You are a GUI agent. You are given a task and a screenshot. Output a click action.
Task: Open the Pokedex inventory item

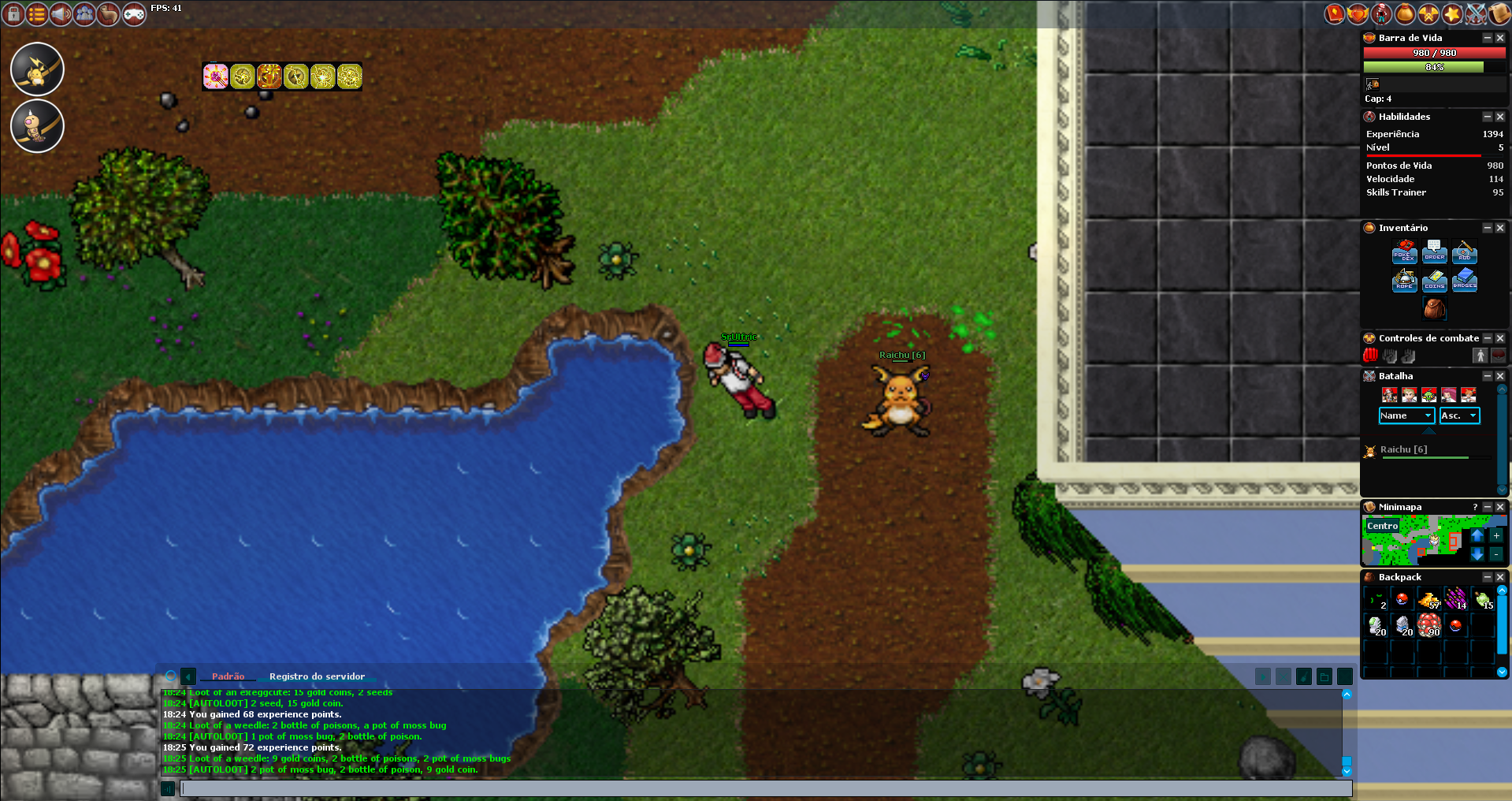(1404, 252)
